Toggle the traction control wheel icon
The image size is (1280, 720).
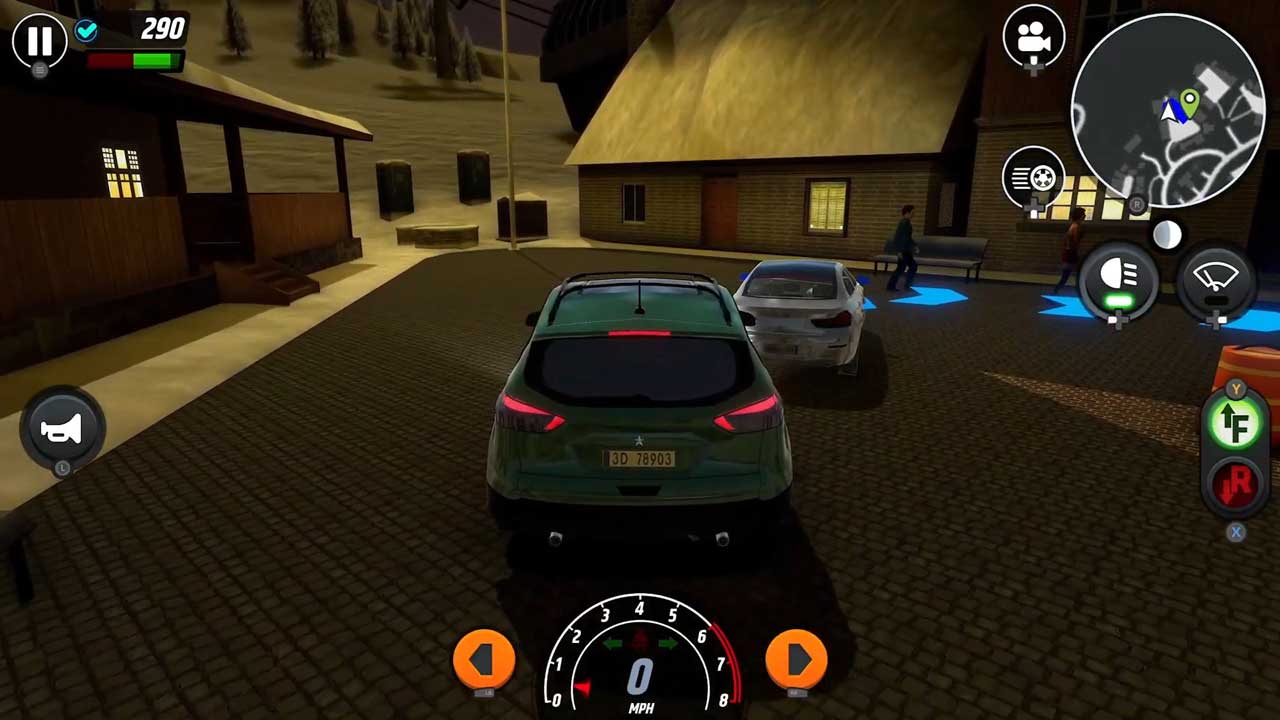pos(1033,178)
